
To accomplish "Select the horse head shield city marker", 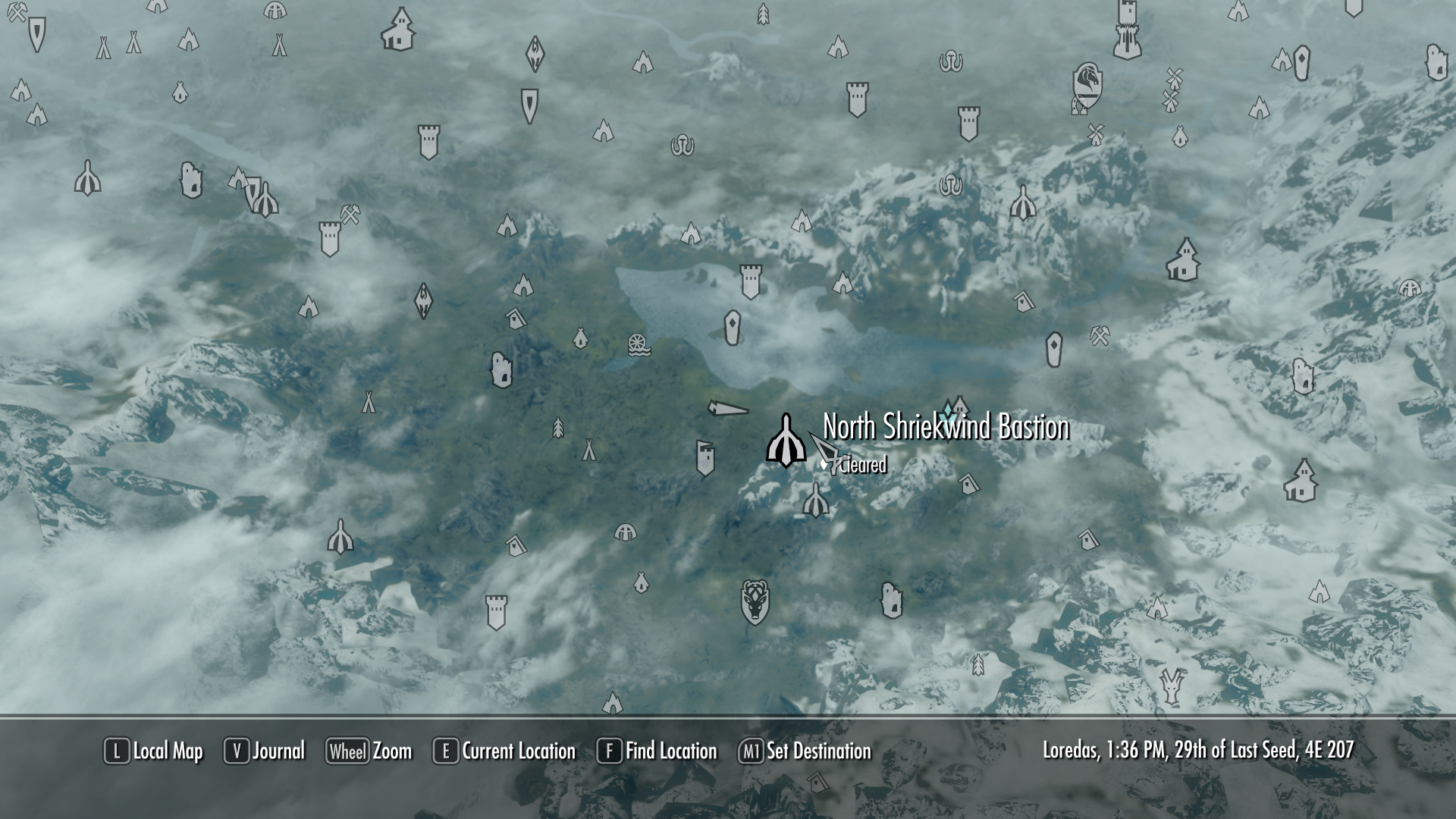I will 1087,85.
